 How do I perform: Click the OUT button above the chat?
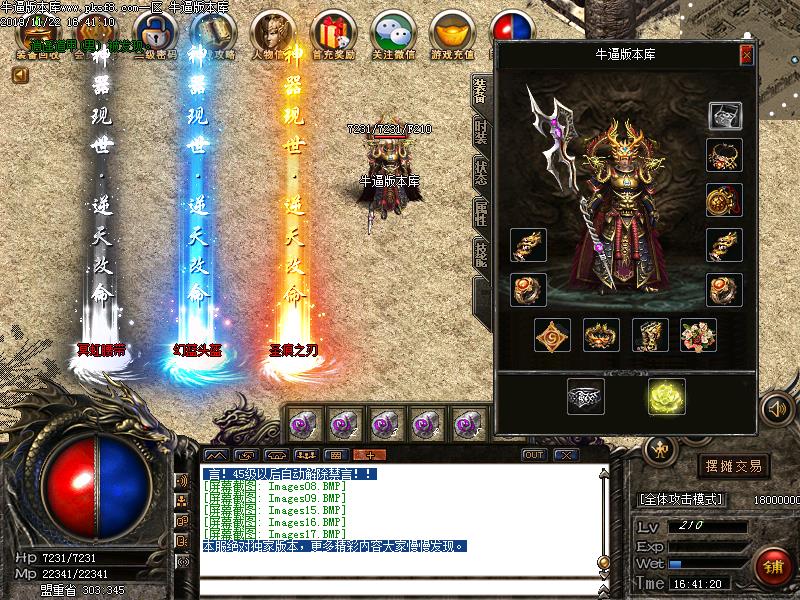click(534, 455)
